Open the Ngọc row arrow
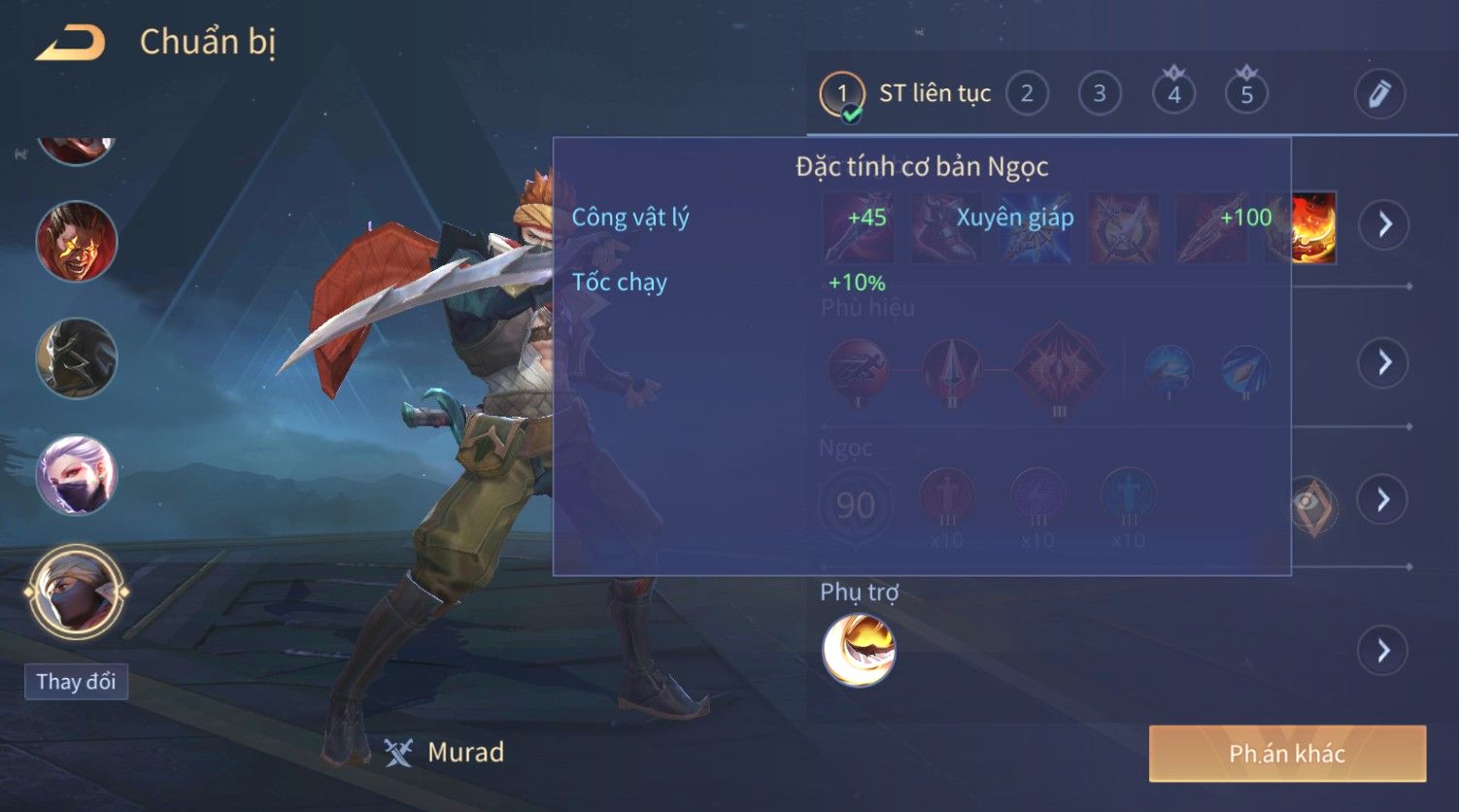 click(x=1384, y=500)
